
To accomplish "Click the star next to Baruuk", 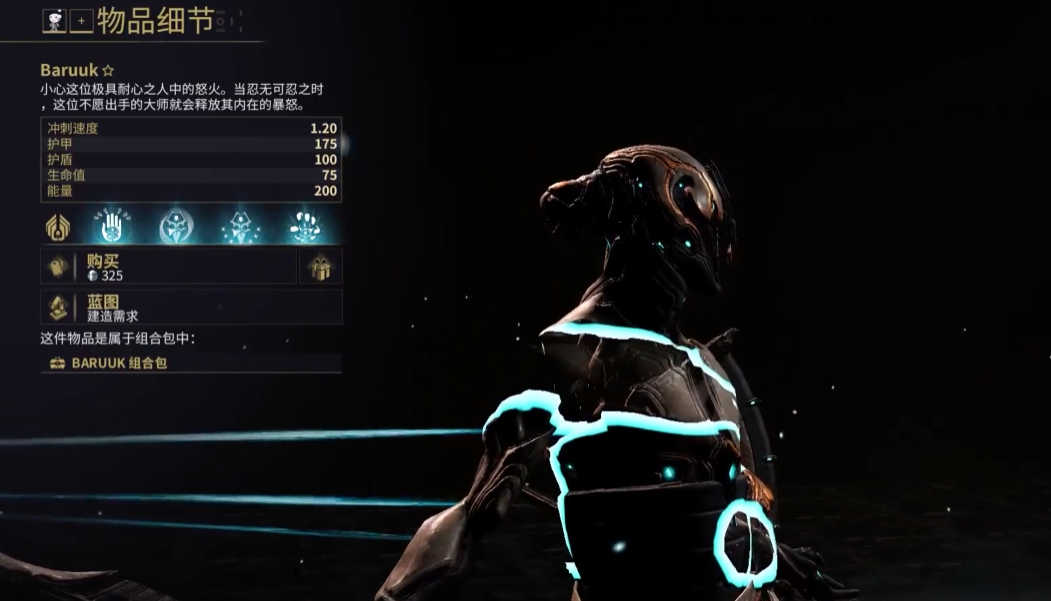I will [108, 71].
